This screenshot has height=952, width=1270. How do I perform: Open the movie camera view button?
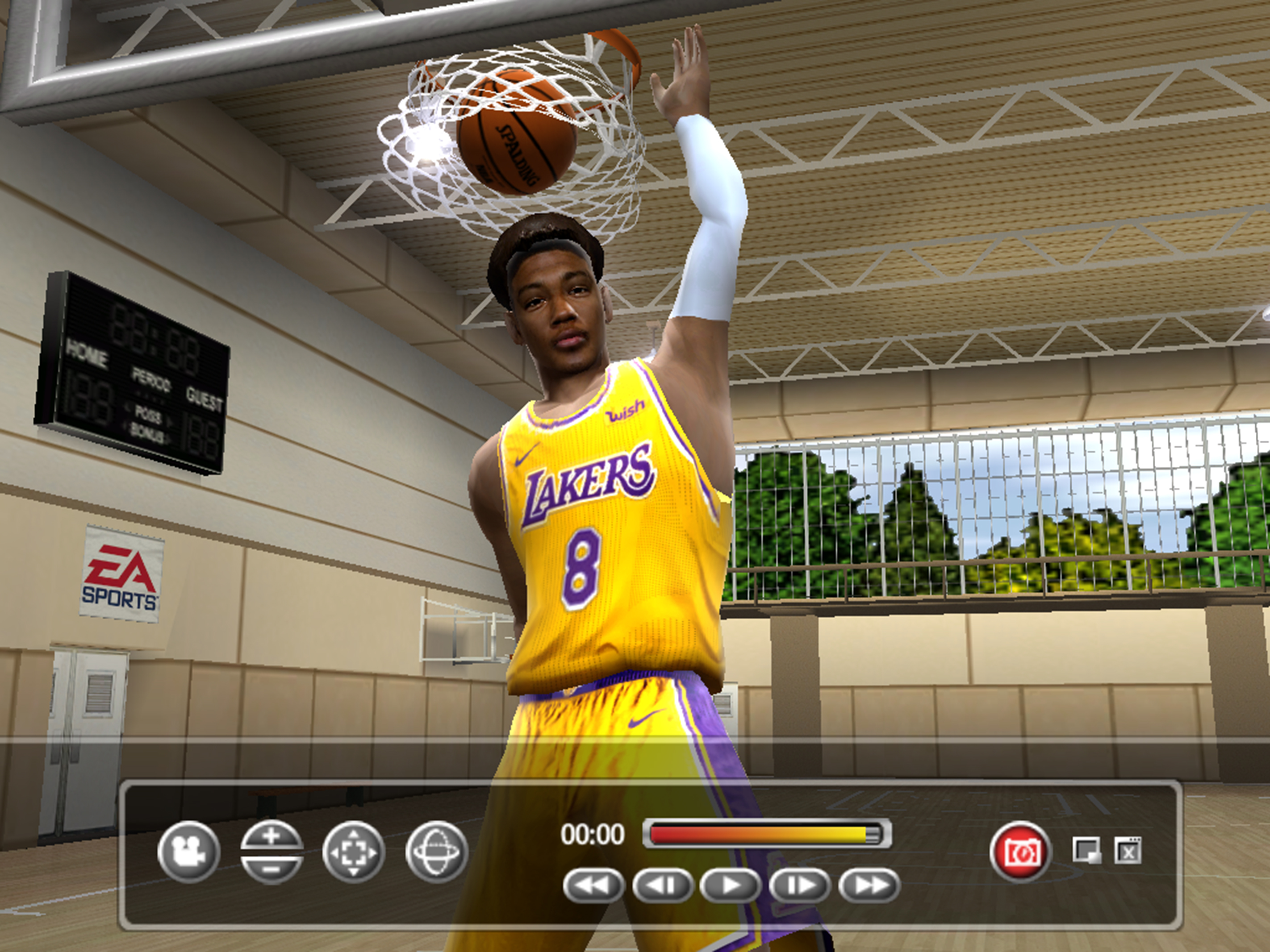point(188,851)
